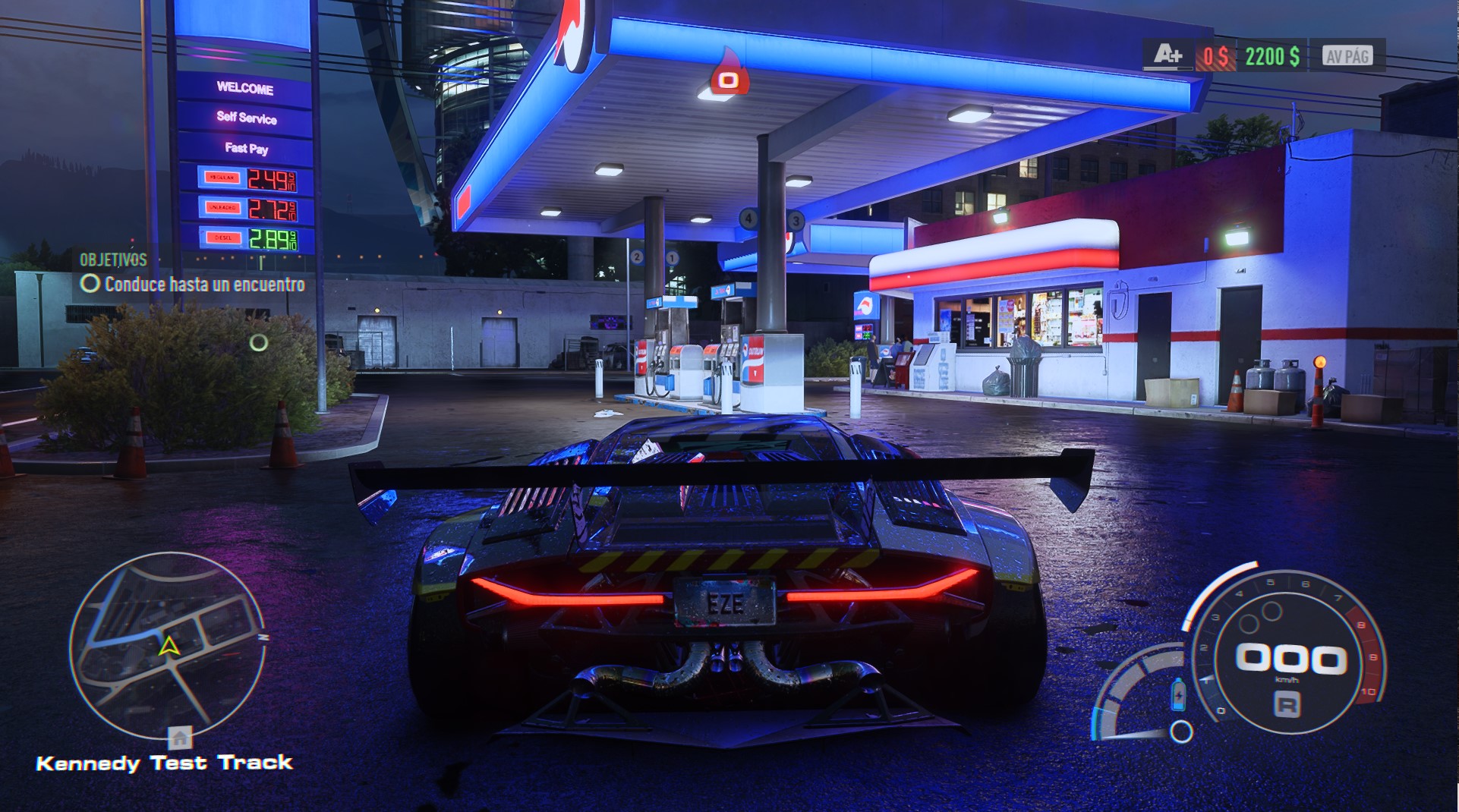
Task: Select the red 0 $ wager indicator
Action: click(1215, 55)
